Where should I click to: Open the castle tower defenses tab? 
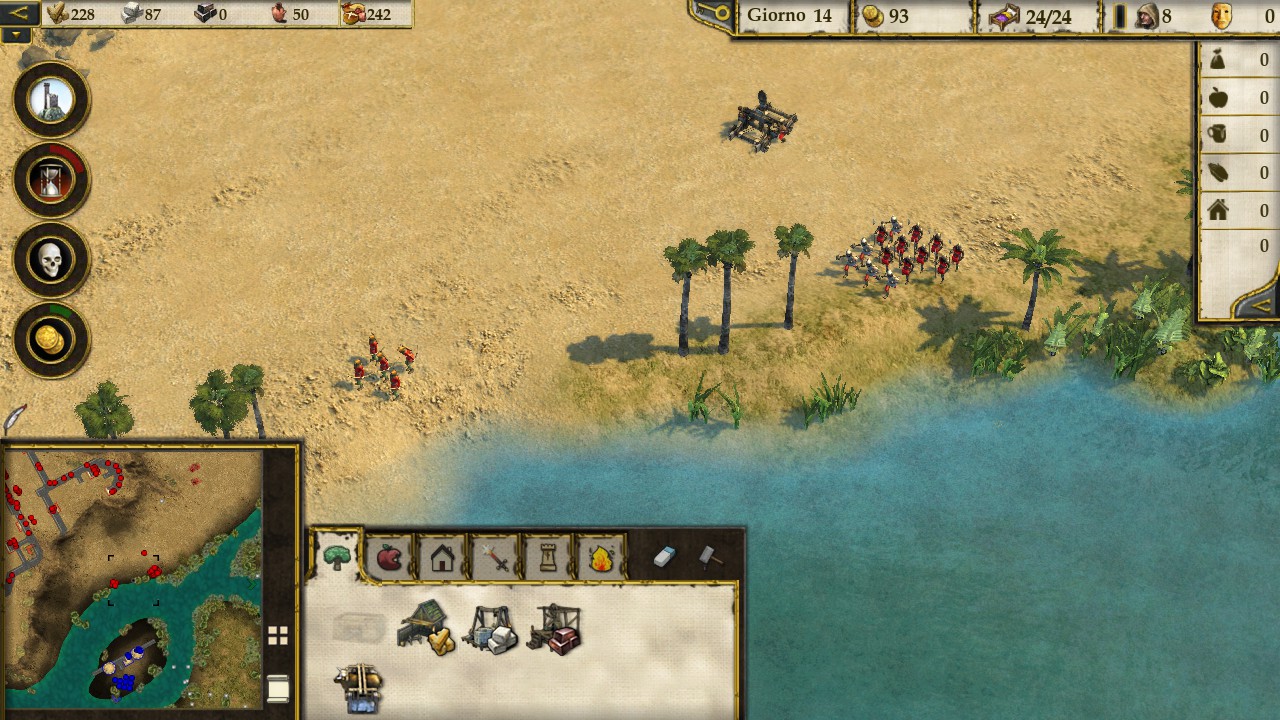548,558
